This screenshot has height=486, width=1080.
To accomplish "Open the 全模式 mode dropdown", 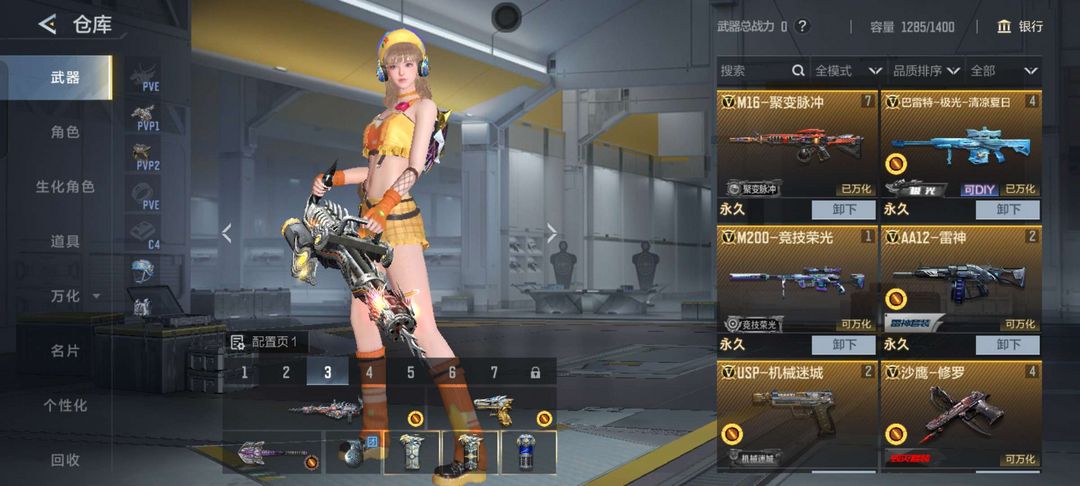I will coord(848,71).
